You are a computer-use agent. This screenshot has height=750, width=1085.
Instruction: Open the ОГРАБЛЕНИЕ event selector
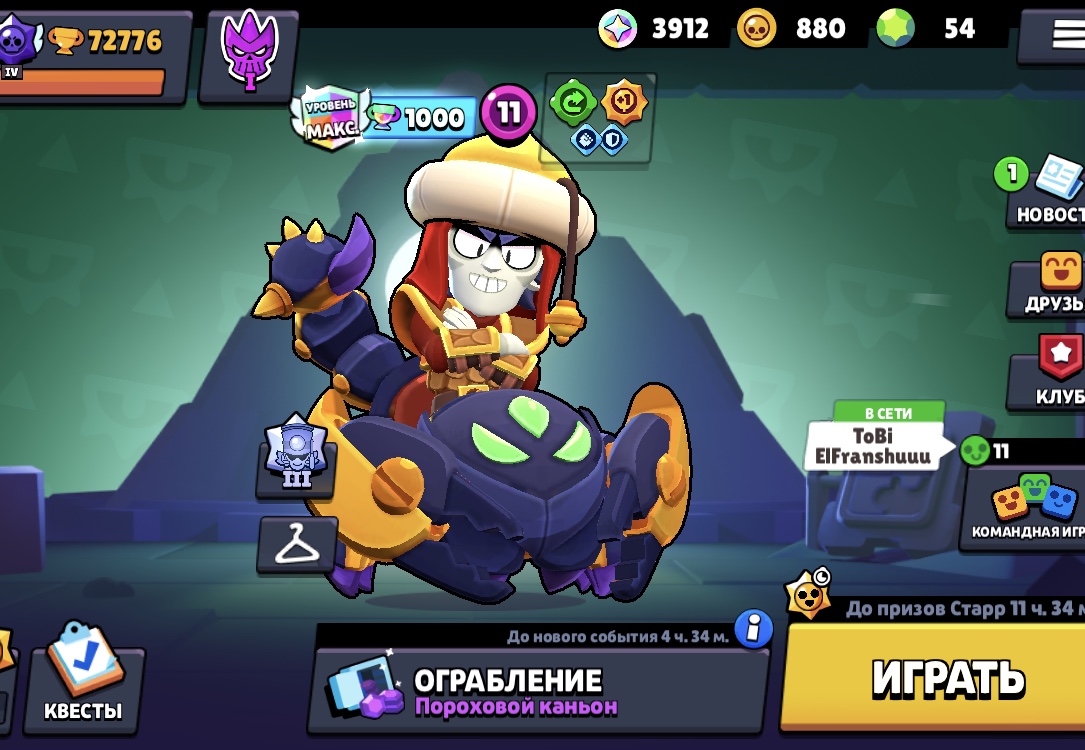(x=538, y=691)
